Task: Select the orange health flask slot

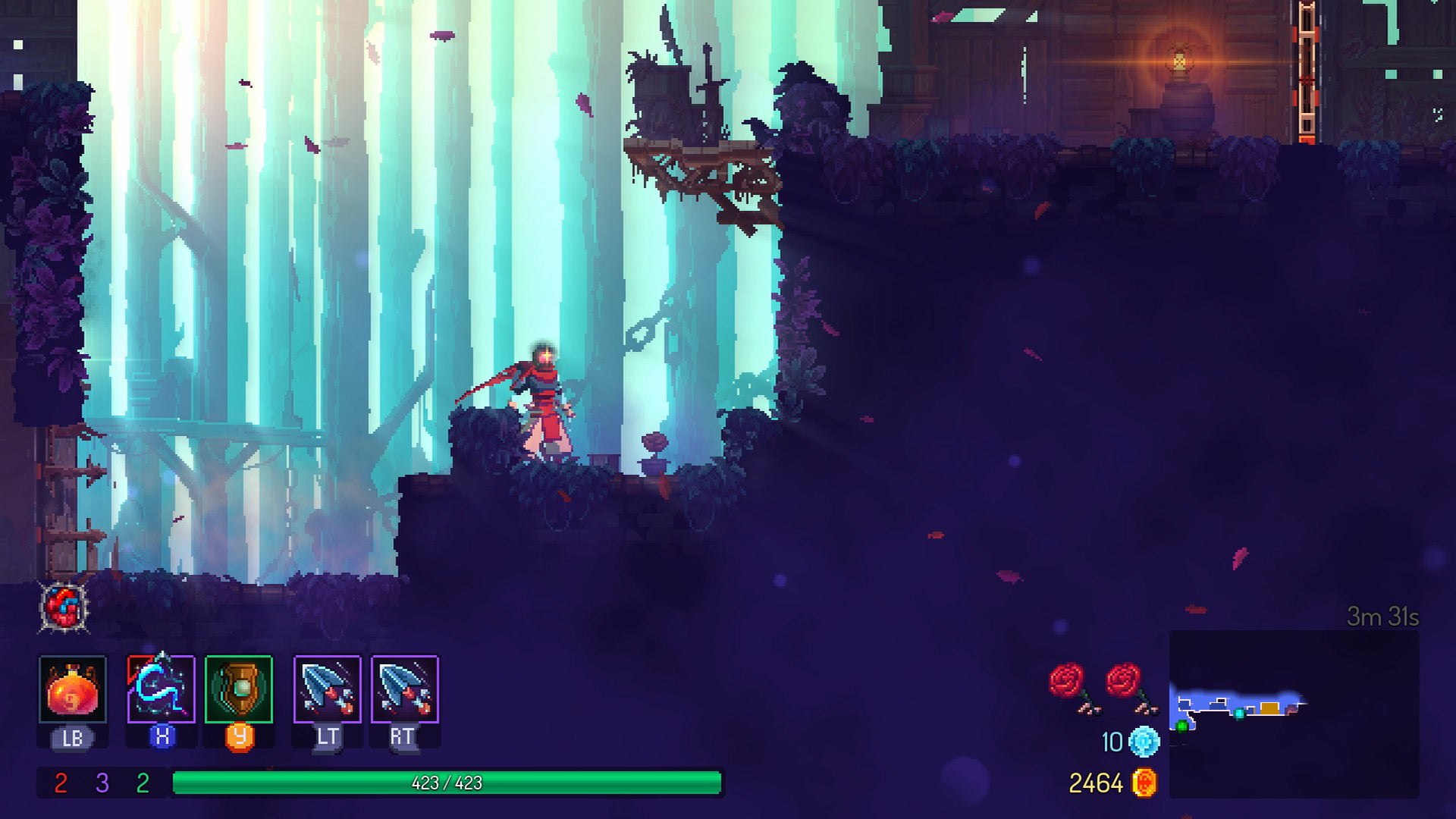Action: (x=73, y=689)
